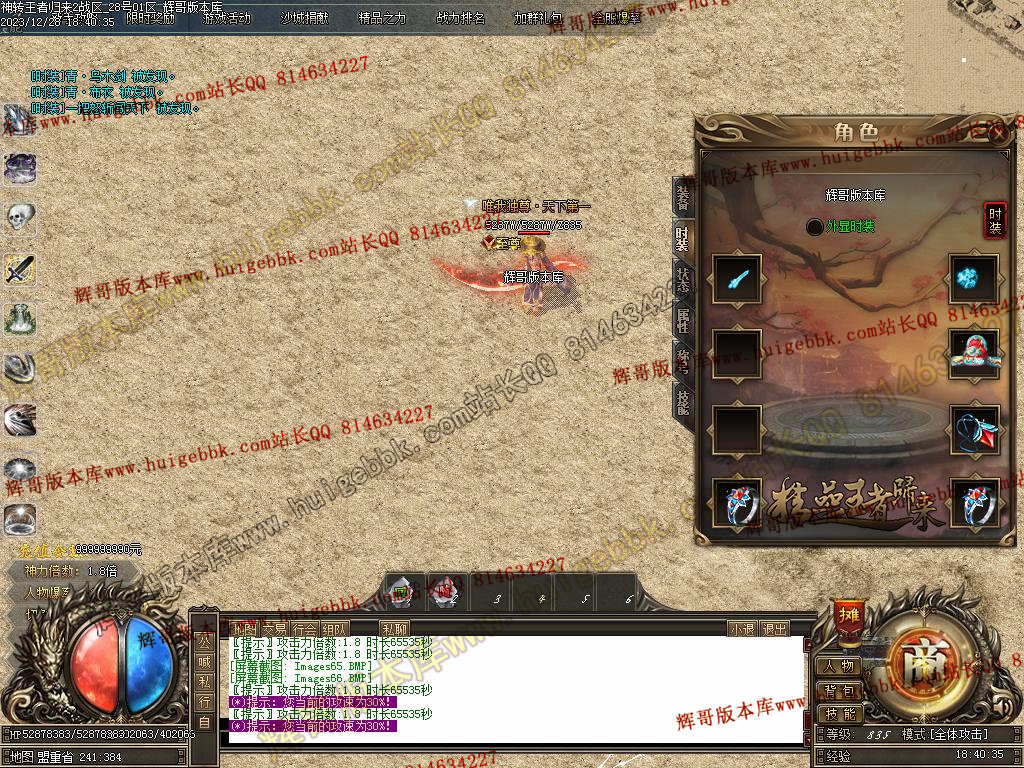Click the 退出 exit button
This screenshot has height=768, width=1024.
pos(775,629)
